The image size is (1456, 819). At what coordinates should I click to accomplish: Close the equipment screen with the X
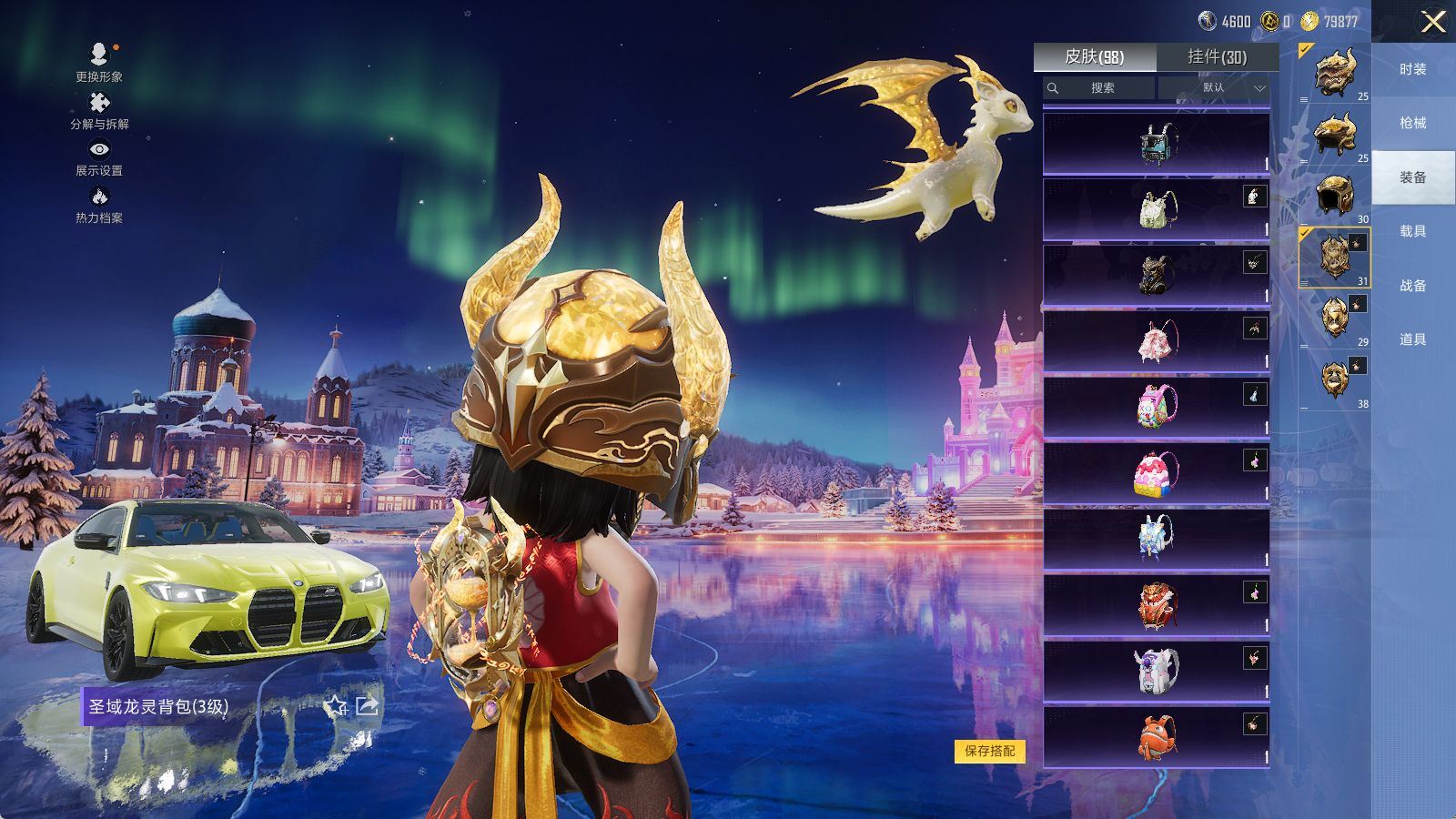pyautogui.click(x=1432, y=22)
